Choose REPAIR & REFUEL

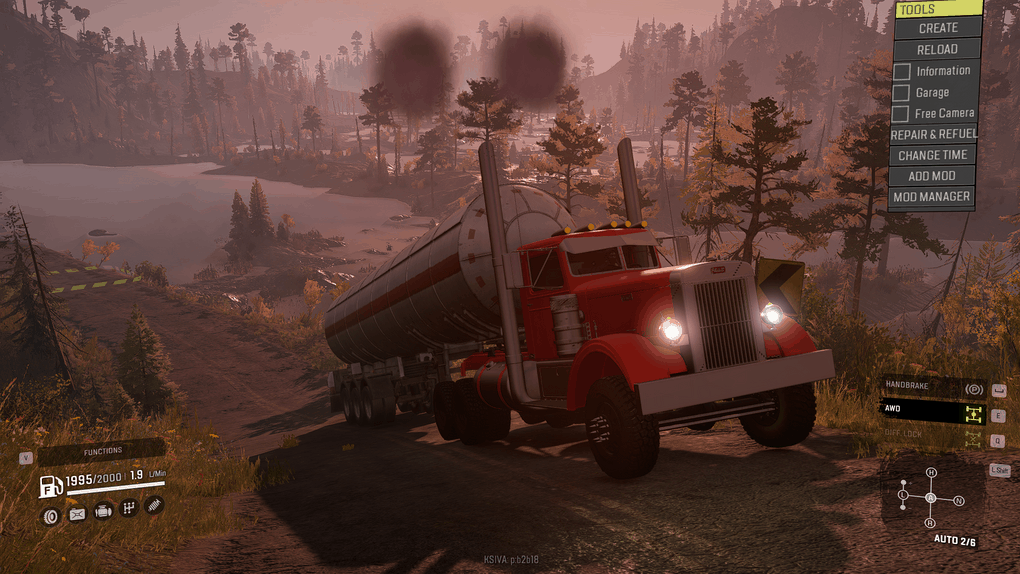[933, 134]
